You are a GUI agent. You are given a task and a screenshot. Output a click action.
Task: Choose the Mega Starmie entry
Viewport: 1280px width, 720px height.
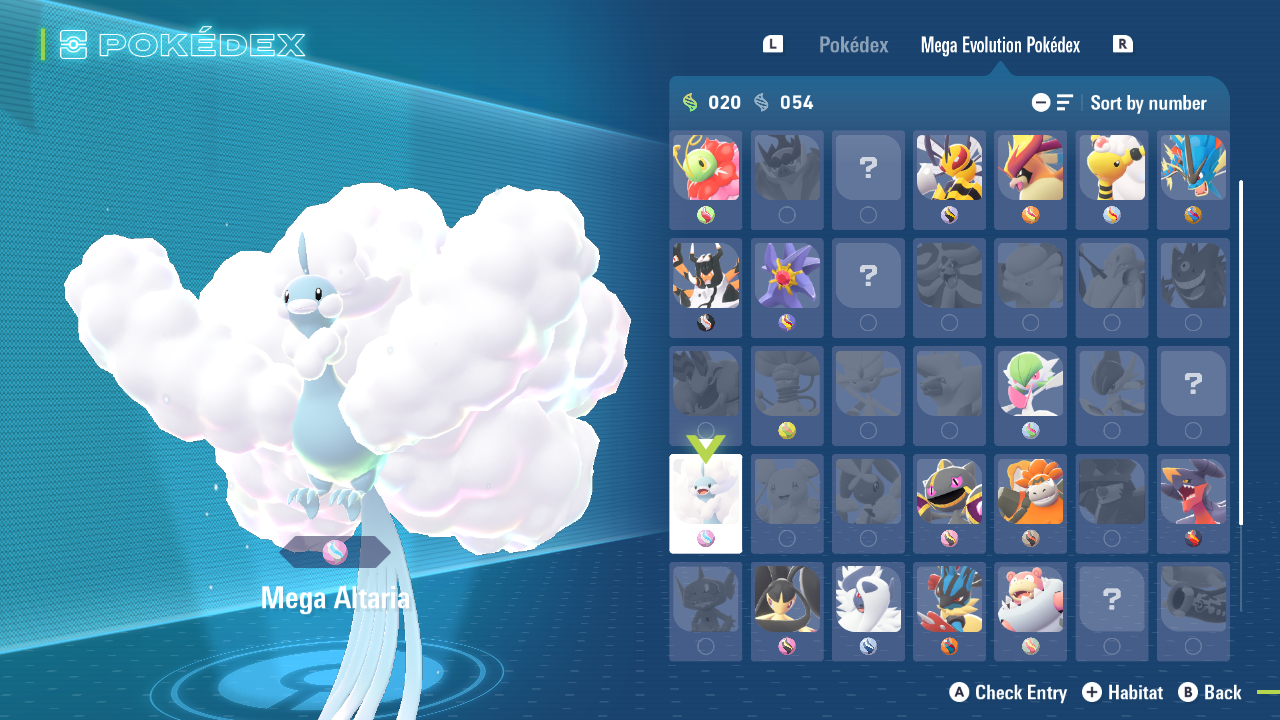tap(787, 276)
